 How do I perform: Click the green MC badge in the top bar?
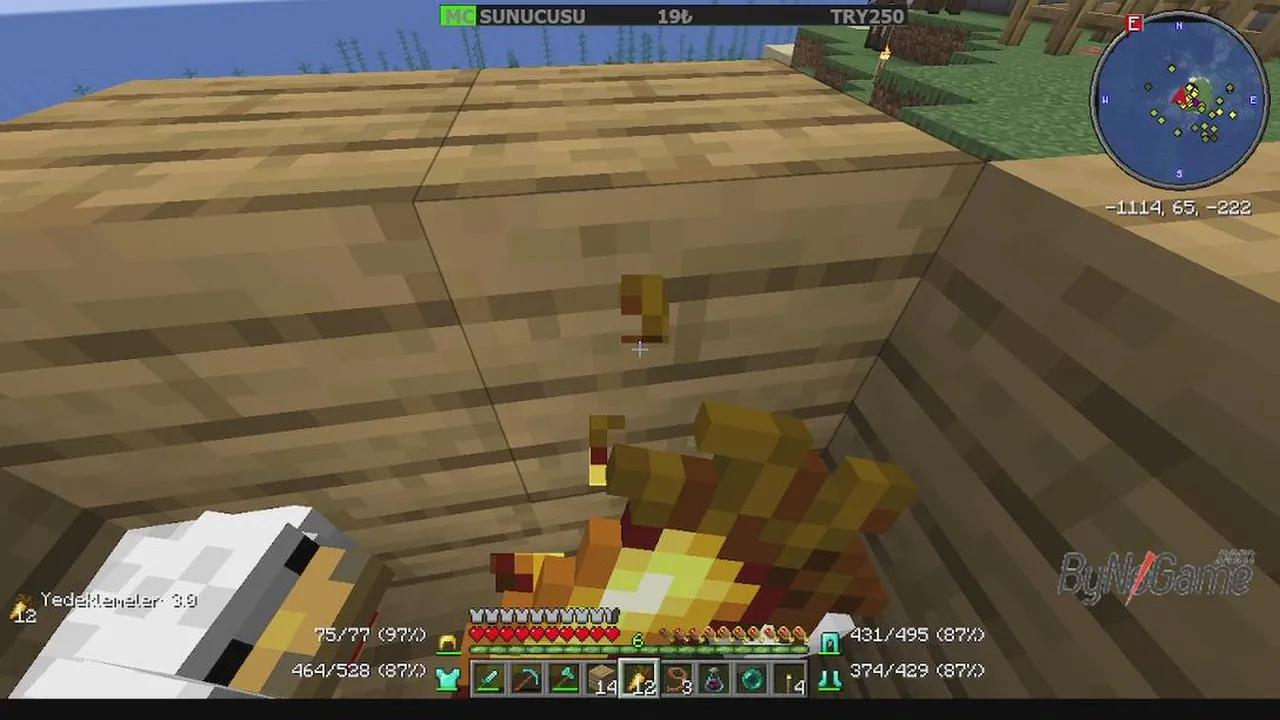458,15
